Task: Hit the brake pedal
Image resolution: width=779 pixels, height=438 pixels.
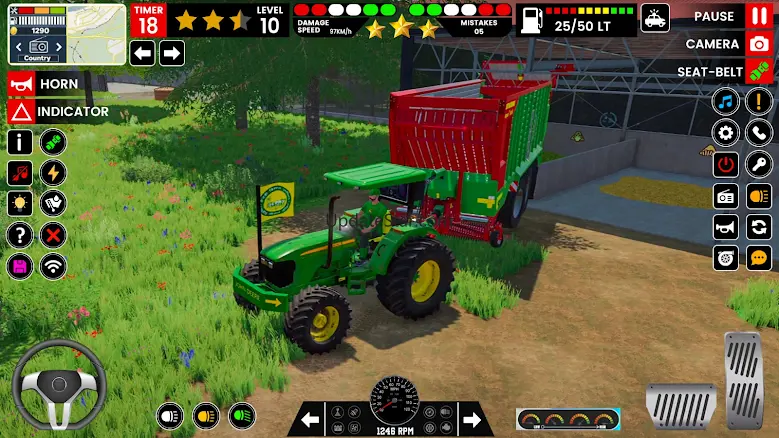Action: (681, 404)
